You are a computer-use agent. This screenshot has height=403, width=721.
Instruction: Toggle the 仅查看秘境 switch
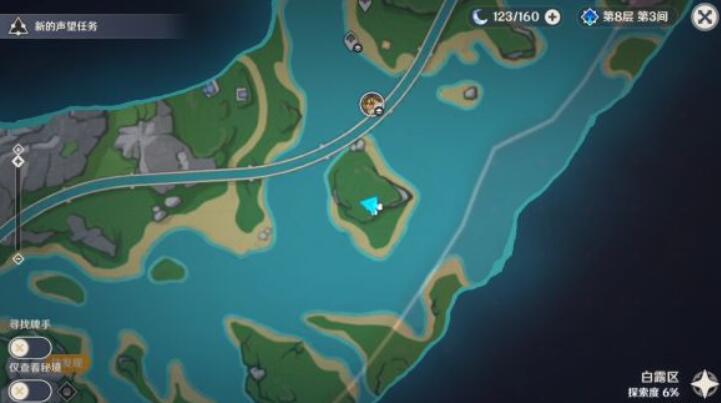(x=29, y=391)
